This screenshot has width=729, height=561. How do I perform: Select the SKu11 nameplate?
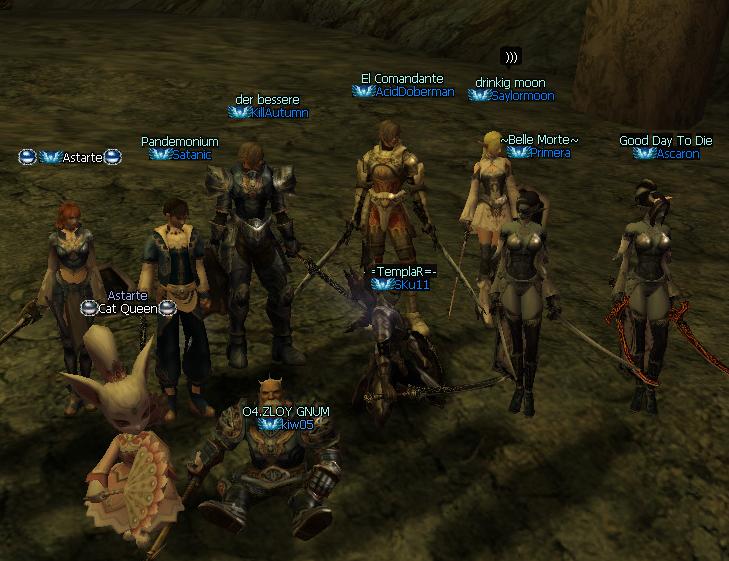pos(410,284)
